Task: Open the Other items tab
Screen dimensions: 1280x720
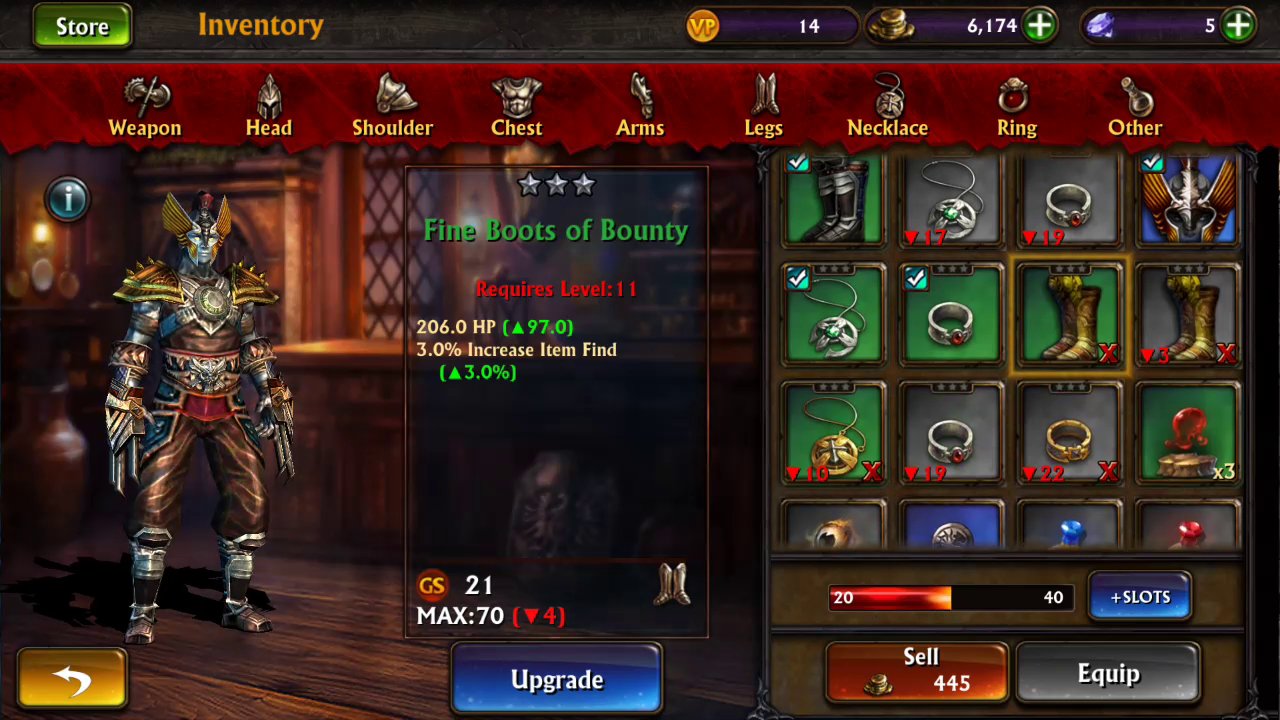Action: (x=1135, y=107)
